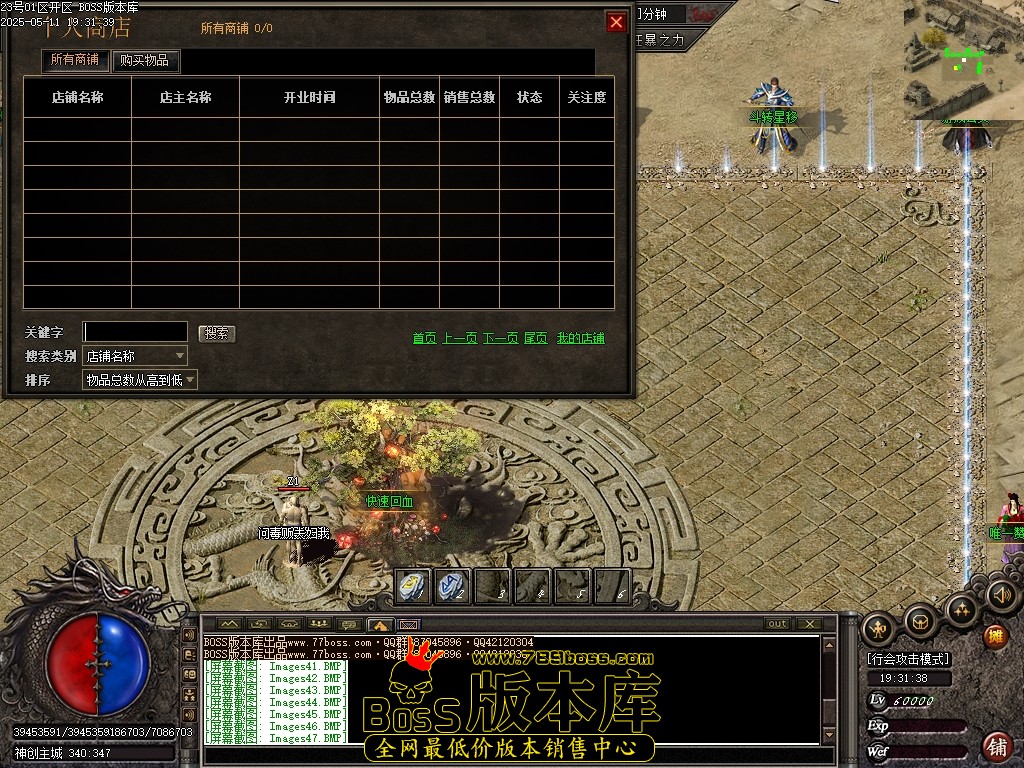The height and width of the screenshot is (768, 1024).
Task: Click the minimap in the corner
Action: [962, 58]
